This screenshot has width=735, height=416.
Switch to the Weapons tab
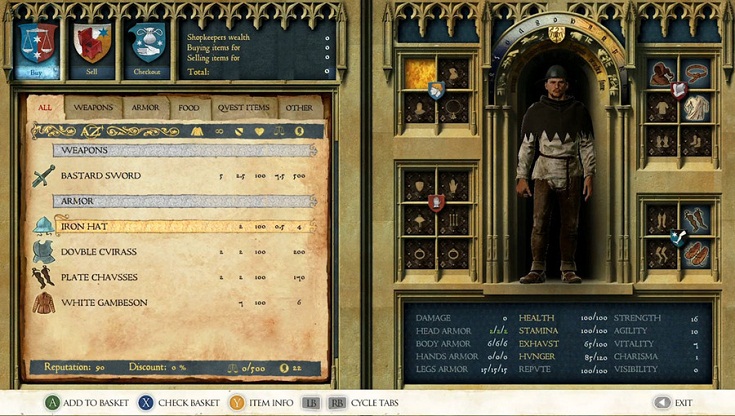[94, 108]
